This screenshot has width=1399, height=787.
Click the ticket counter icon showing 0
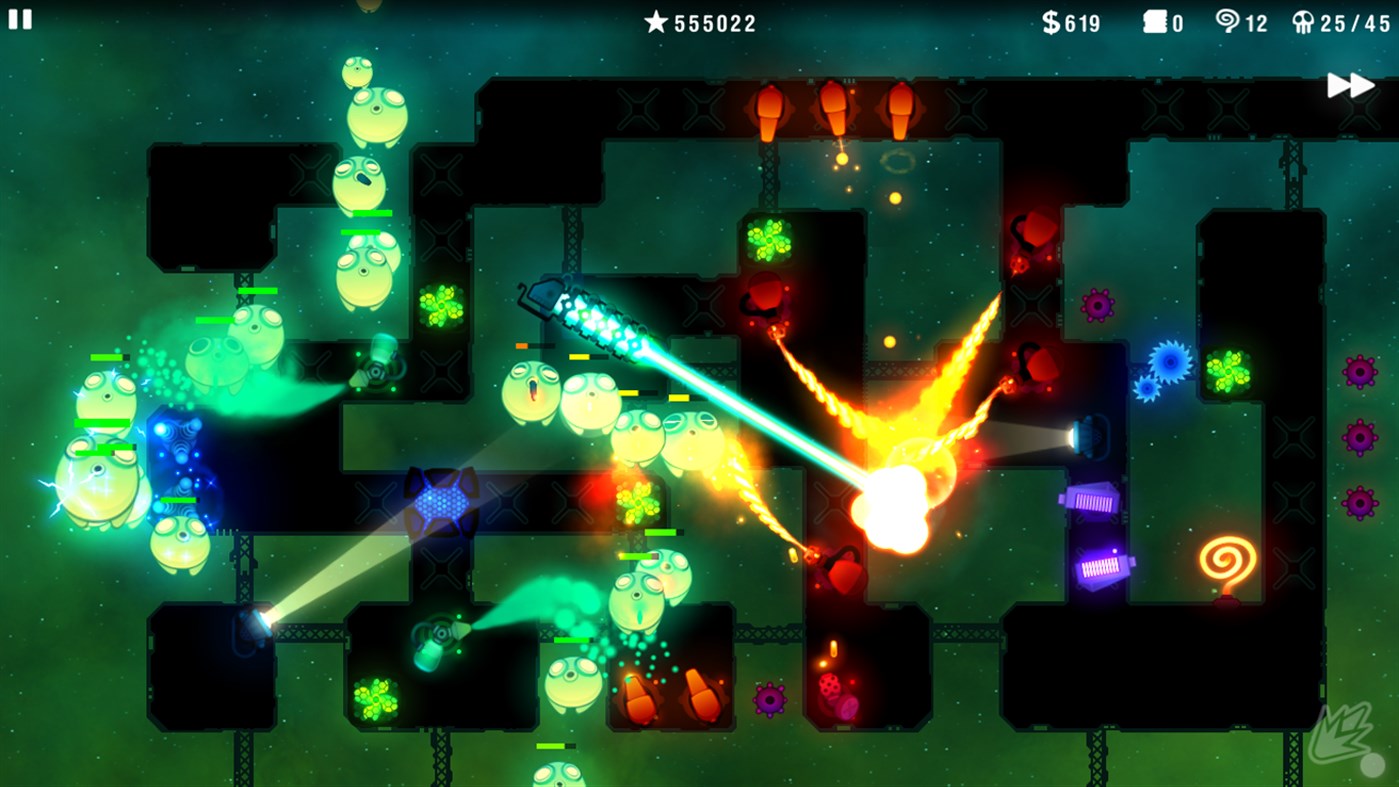[x=1157, y=22]
